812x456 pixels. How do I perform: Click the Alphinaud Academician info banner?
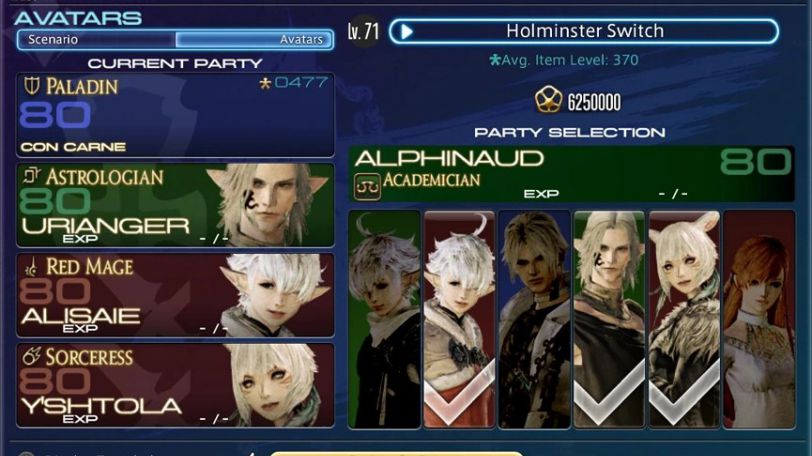click(x=571, y=174)
